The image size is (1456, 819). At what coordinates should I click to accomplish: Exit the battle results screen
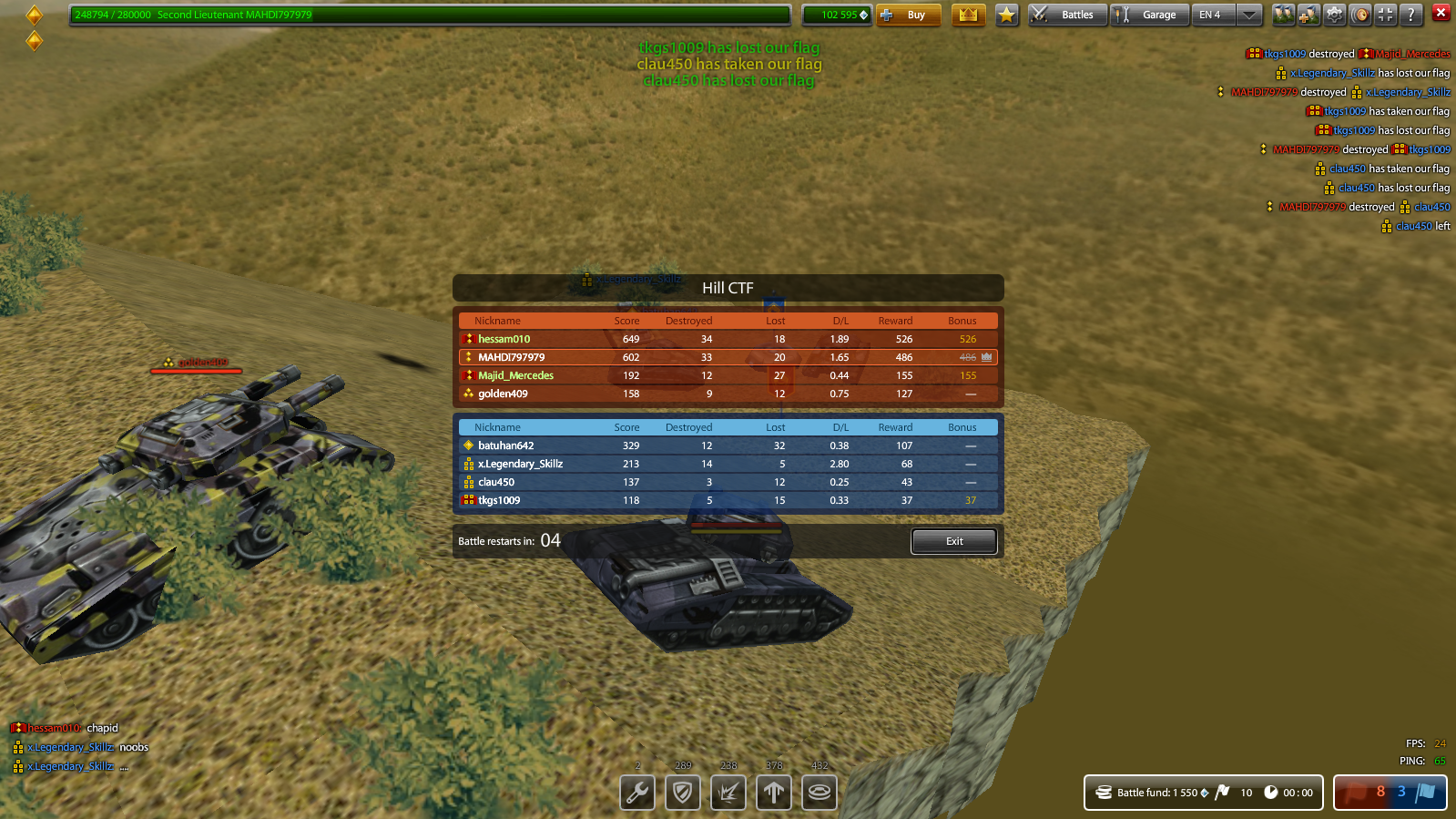[x=953, y=540]
